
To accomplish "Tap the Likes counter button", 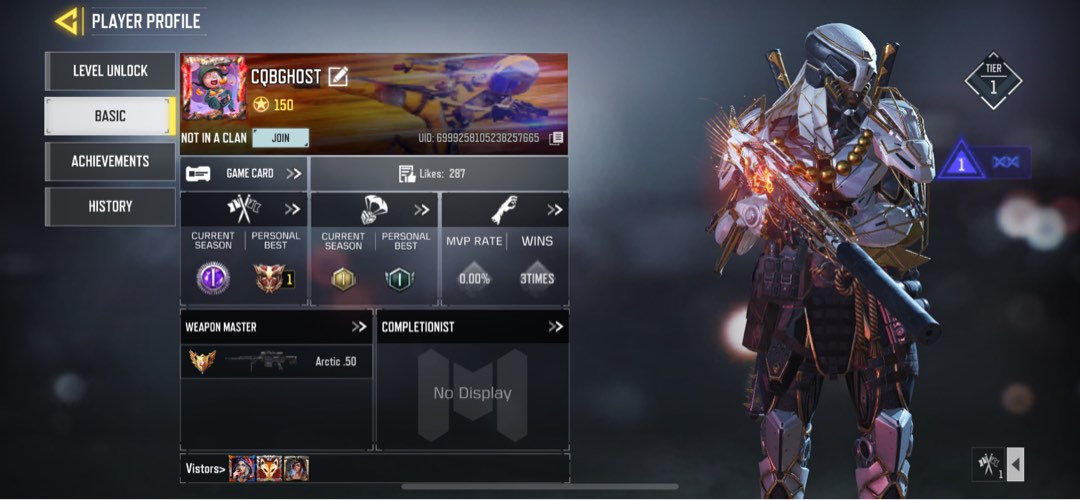I will coord(438,173).
